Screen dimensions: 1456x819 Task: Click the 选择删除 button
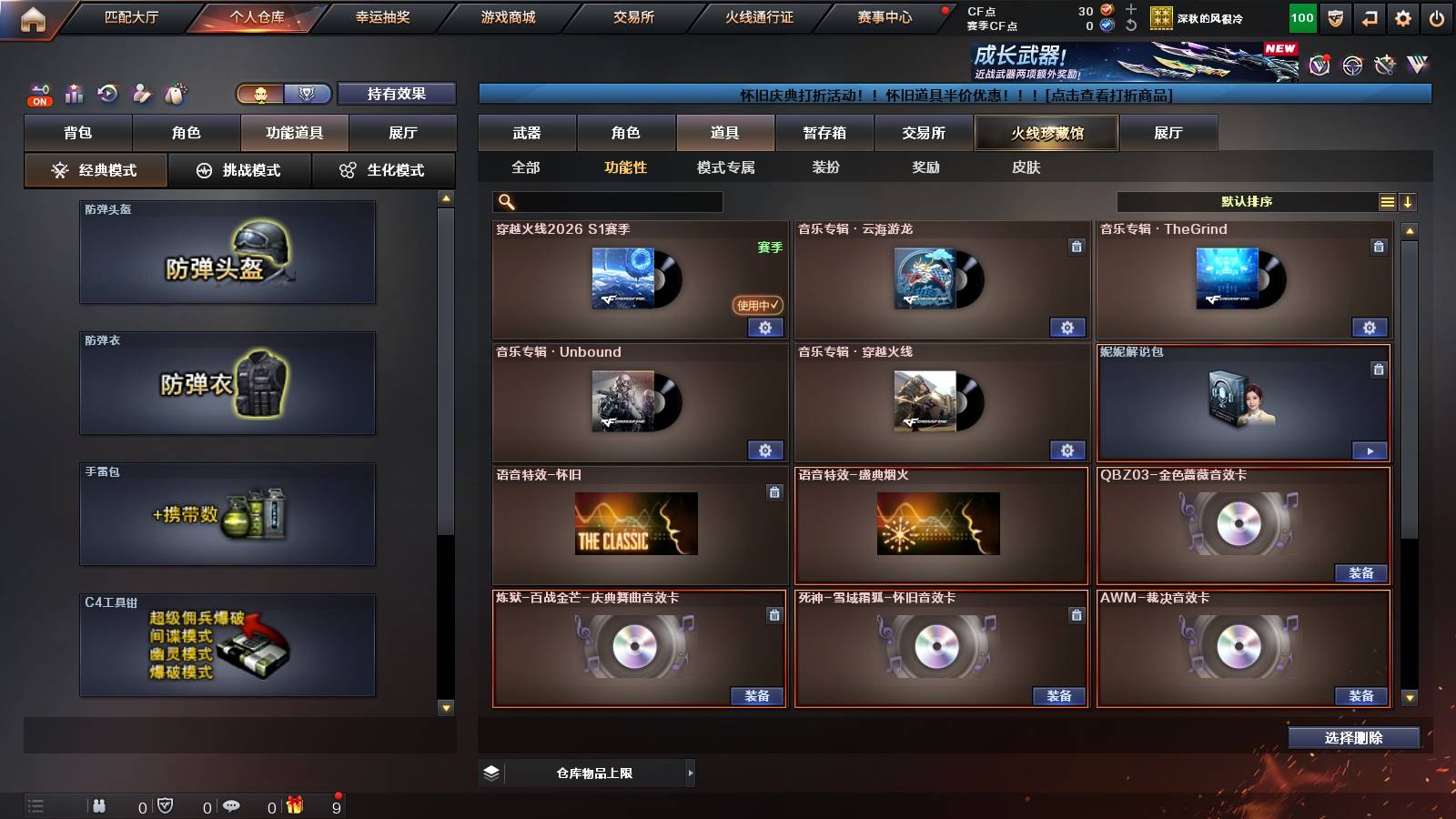[x=1353, y=738]
